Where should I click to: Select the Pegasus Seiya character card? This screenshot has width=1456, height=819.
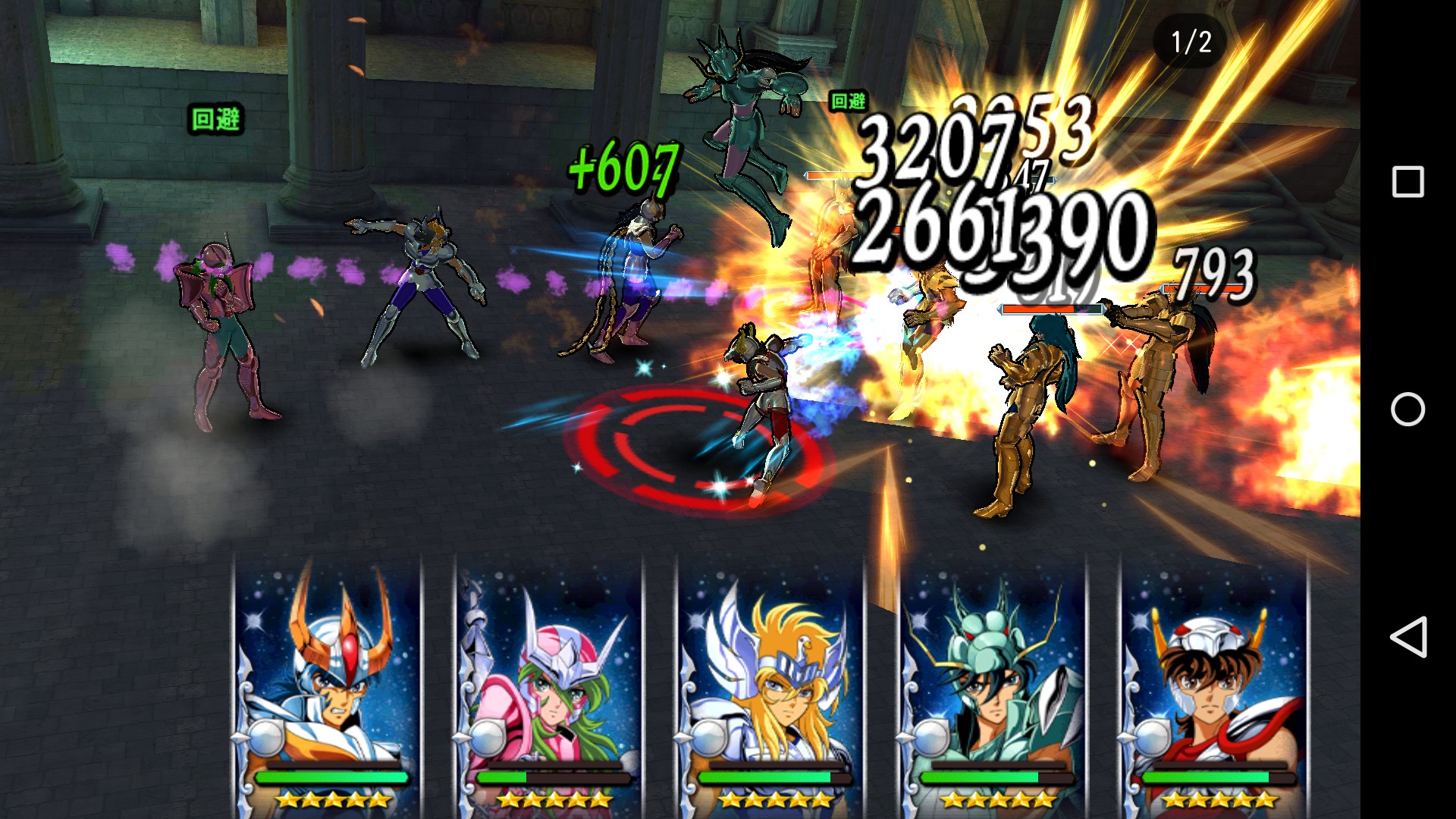(x=1213, y=682)
